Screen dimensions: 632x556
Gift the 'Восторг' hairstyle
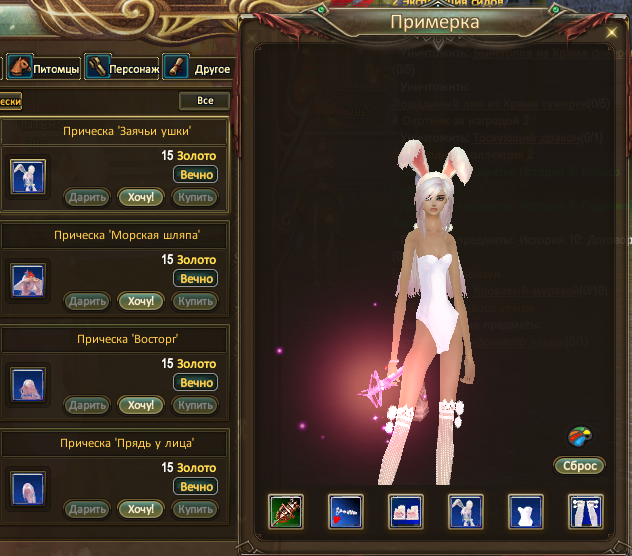87,405
